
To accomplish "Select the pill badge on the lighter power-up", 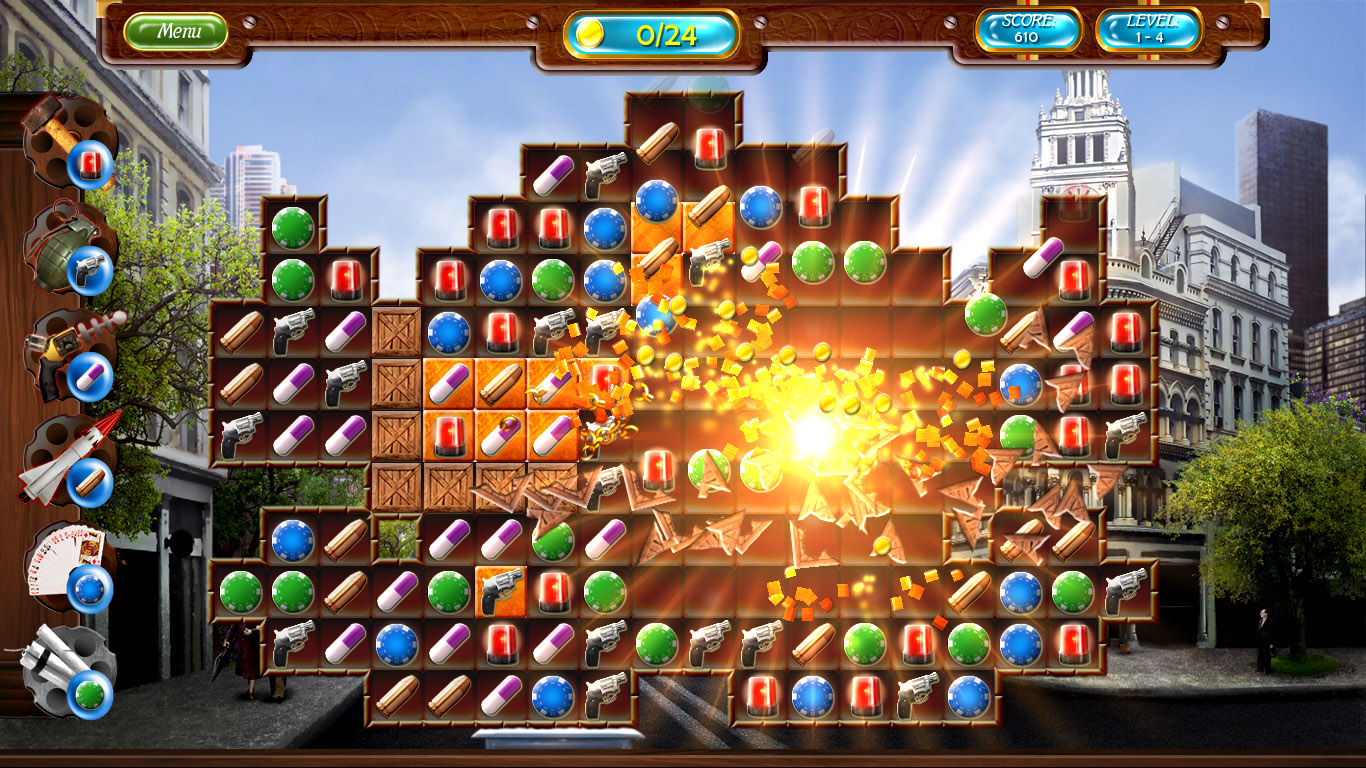I will pyautogui.click(x=88, y=375).
